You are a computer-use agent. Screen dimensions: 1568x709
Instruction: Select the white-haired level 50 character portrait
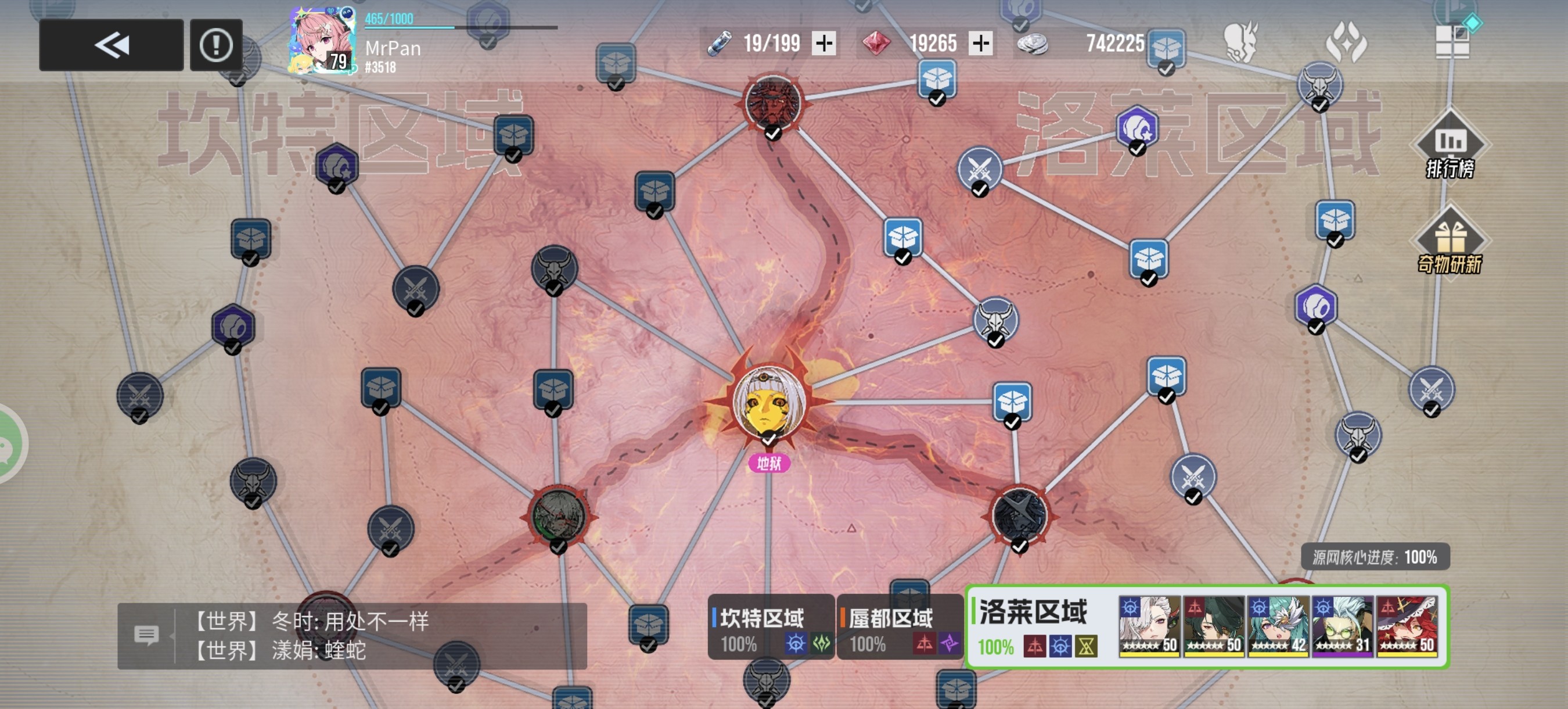(x=1149, y=626)
